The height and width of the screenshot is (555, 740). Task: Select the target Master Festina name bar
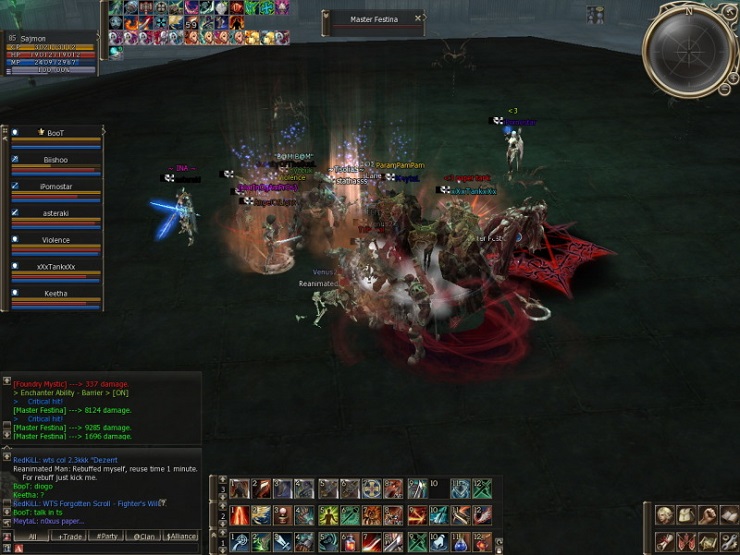pos(373,19)
